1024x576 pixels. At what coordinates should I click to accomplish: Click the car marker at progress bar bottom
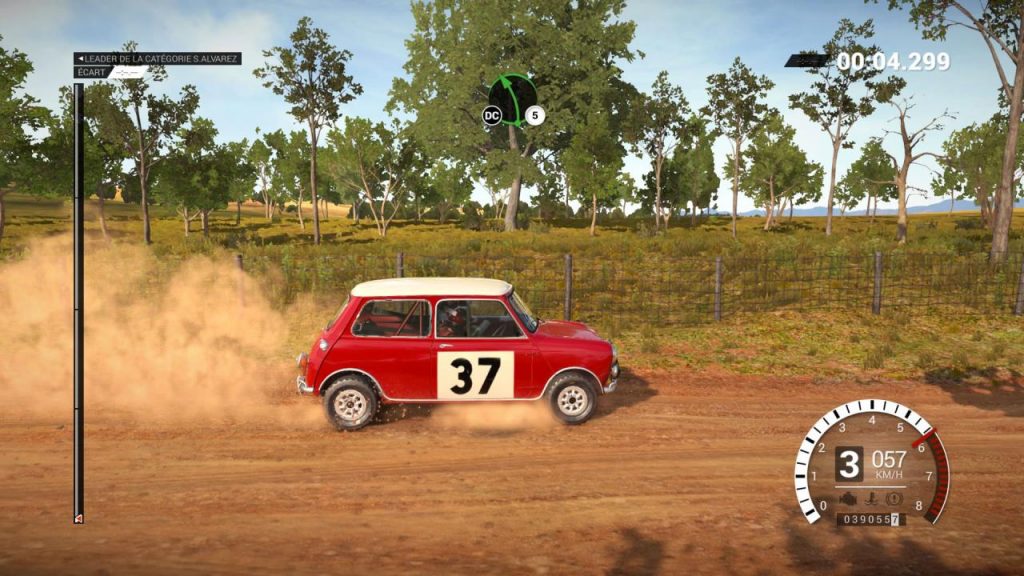click(x=78, y=517)
